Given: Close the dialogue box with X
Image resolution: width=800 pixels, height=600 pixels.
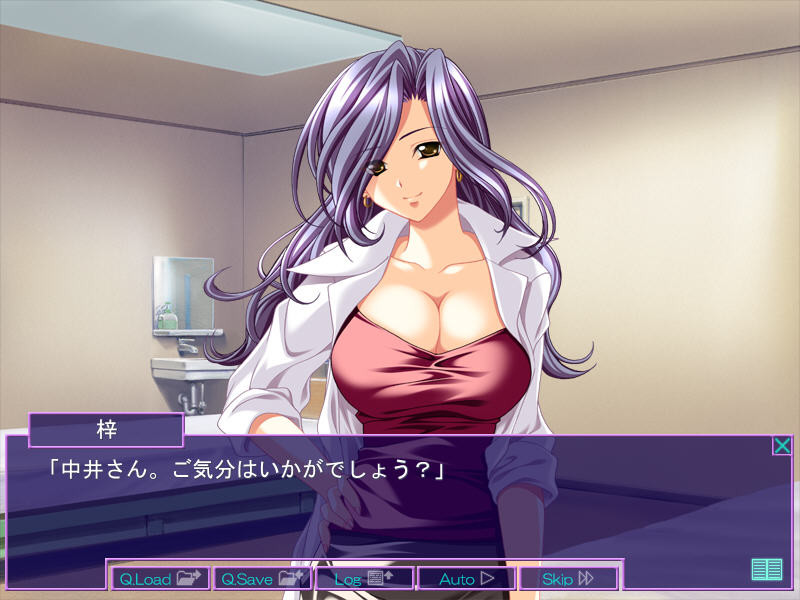Looking at the screenshot, I should (782, 446).
